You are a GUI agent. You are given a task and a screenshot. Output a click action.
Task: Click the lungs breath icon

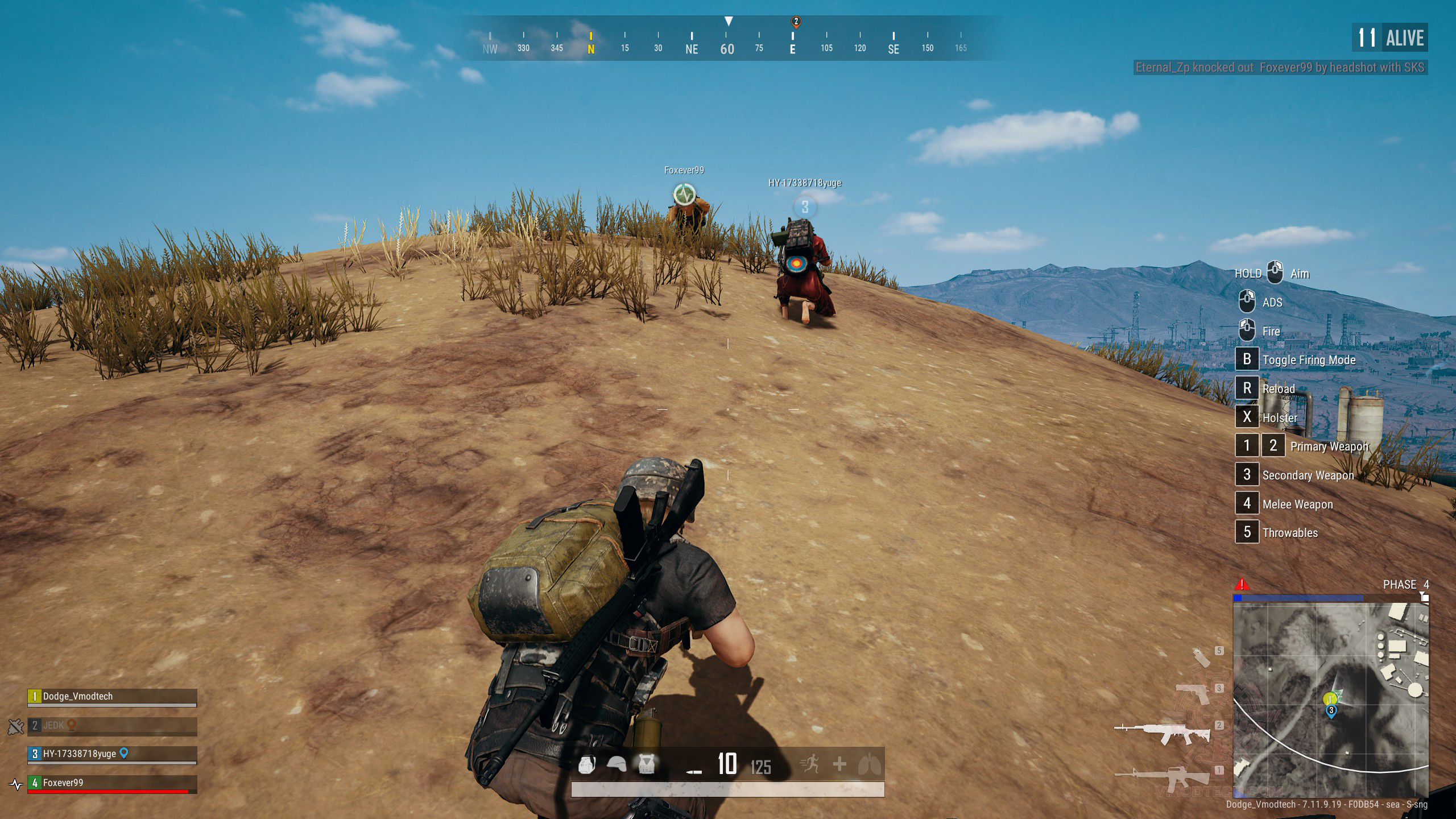(870, 764)
